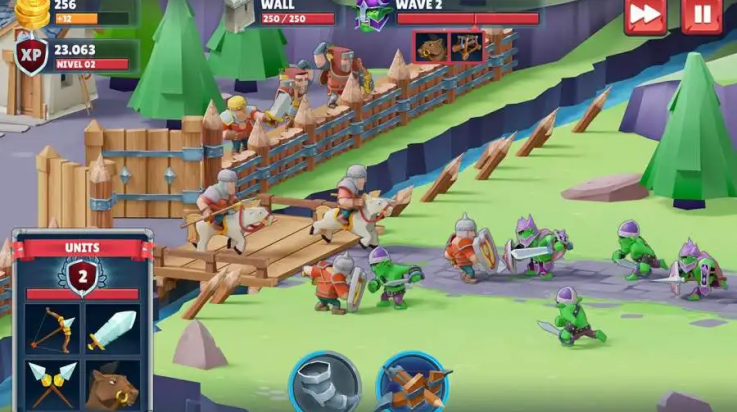
Task: Pause the game
Action: click(x=702, y=15)
